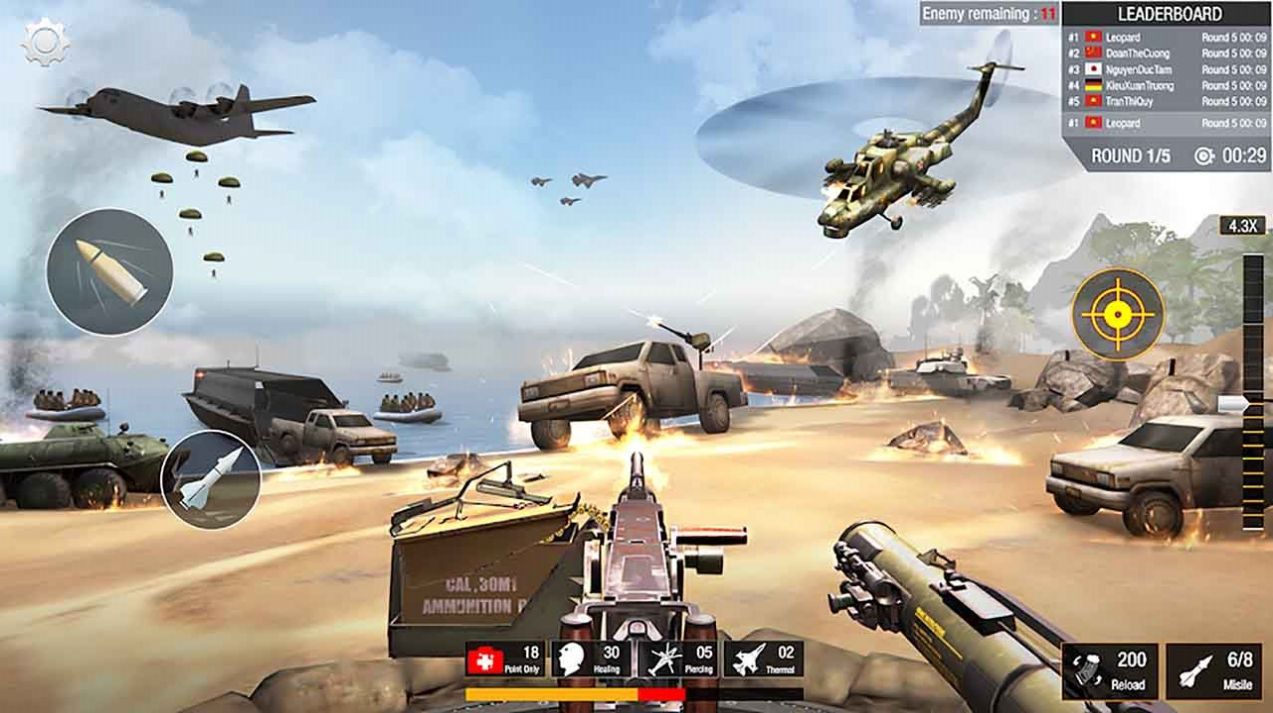1273x713 pixels.
Task: Fire the machine gun bullet button
Action: (110, 271)
